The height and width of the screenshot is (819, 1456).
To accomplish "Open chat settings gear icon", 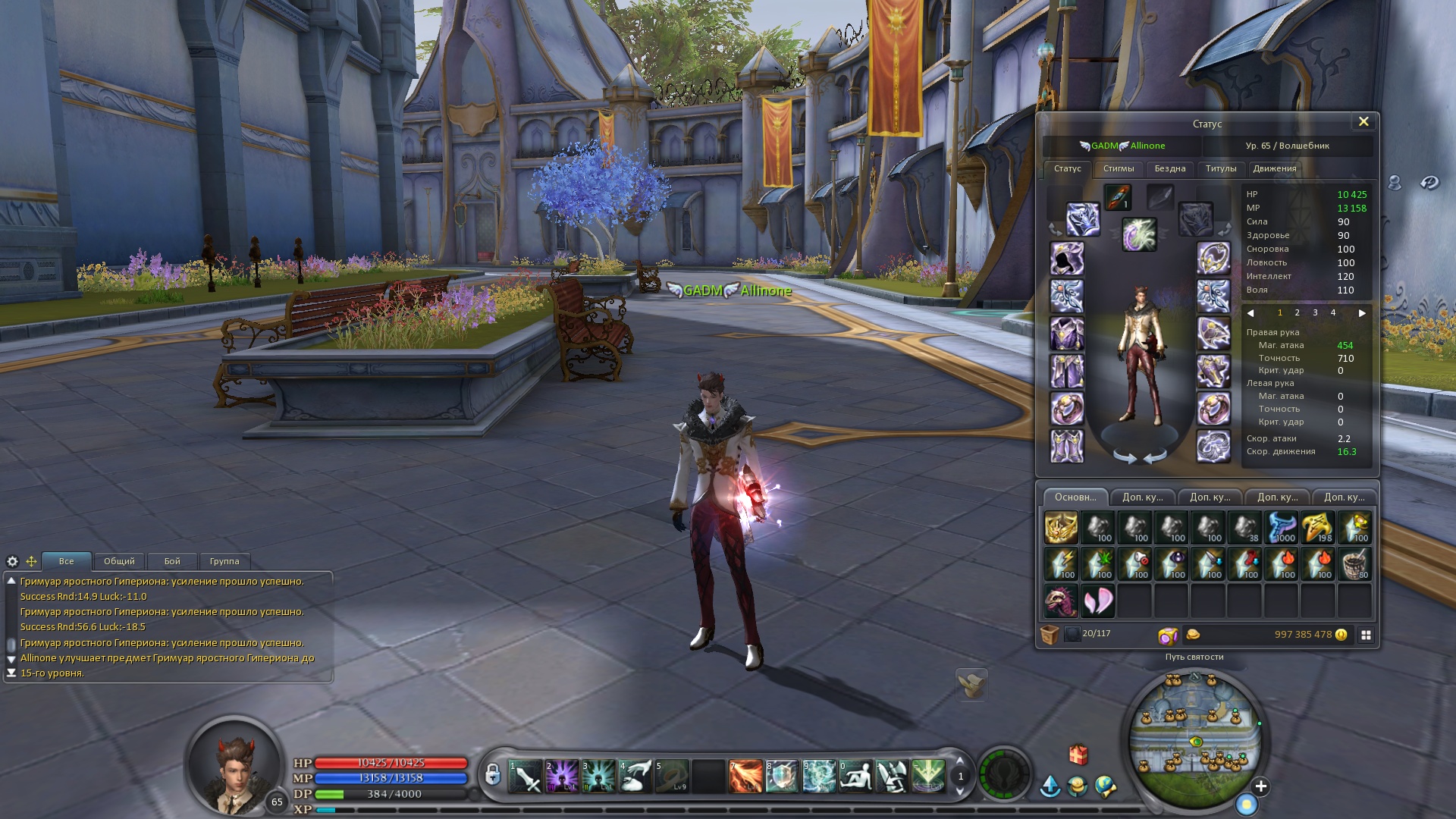I will point(12,562).
